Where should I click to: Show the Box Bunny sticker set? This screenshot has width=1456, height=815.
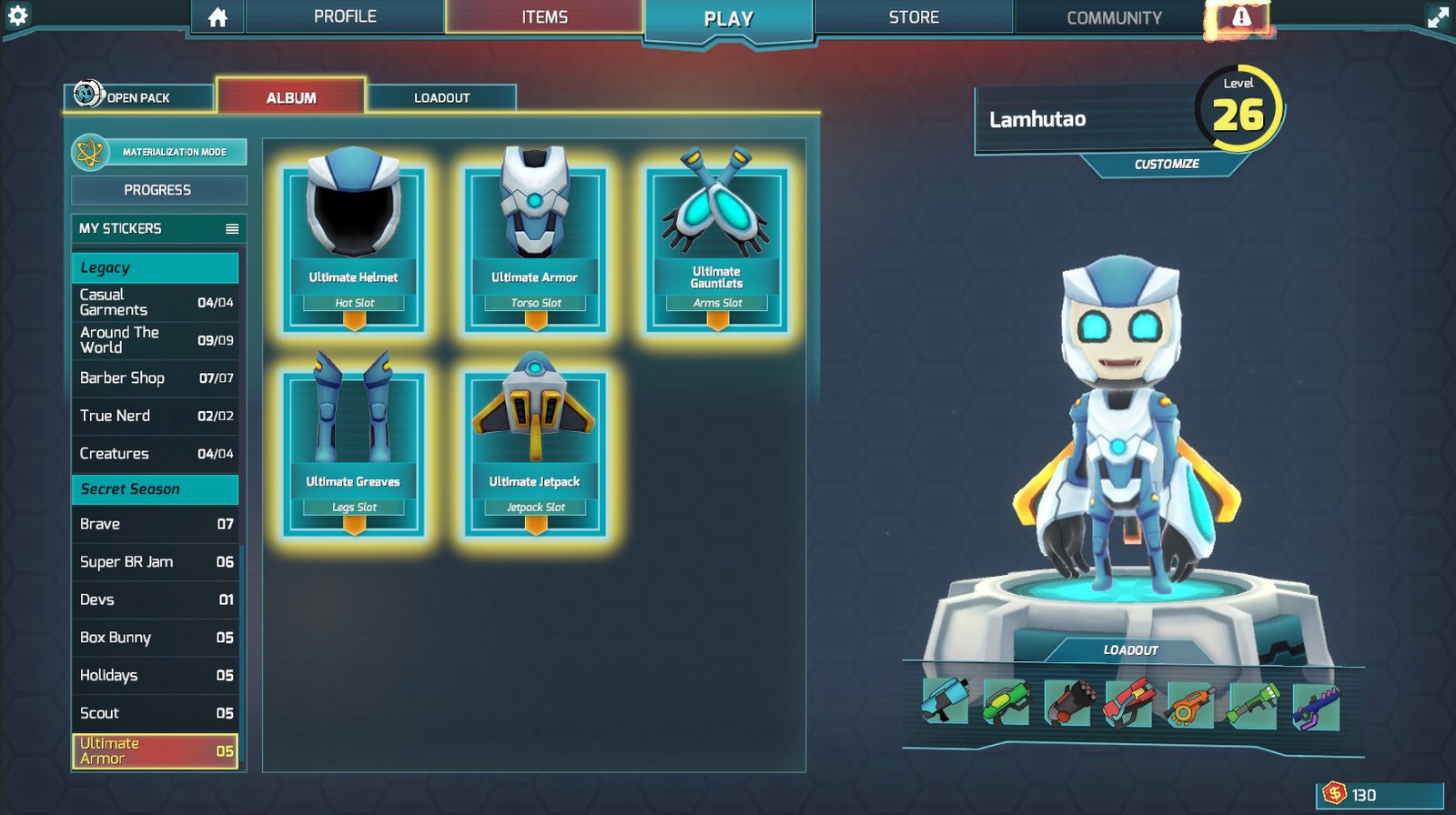155,638
